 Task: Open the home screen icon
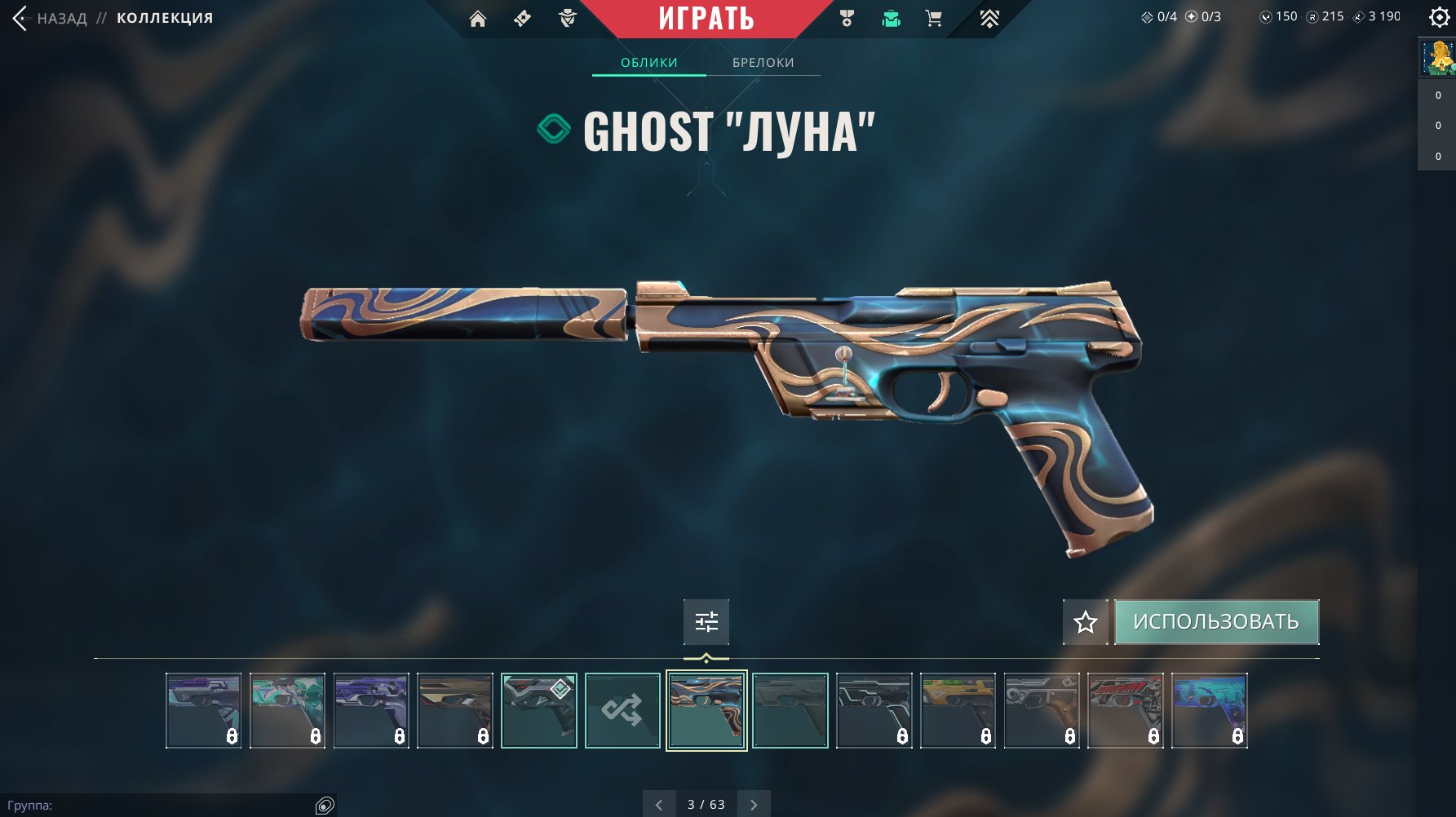coord(478,19)
